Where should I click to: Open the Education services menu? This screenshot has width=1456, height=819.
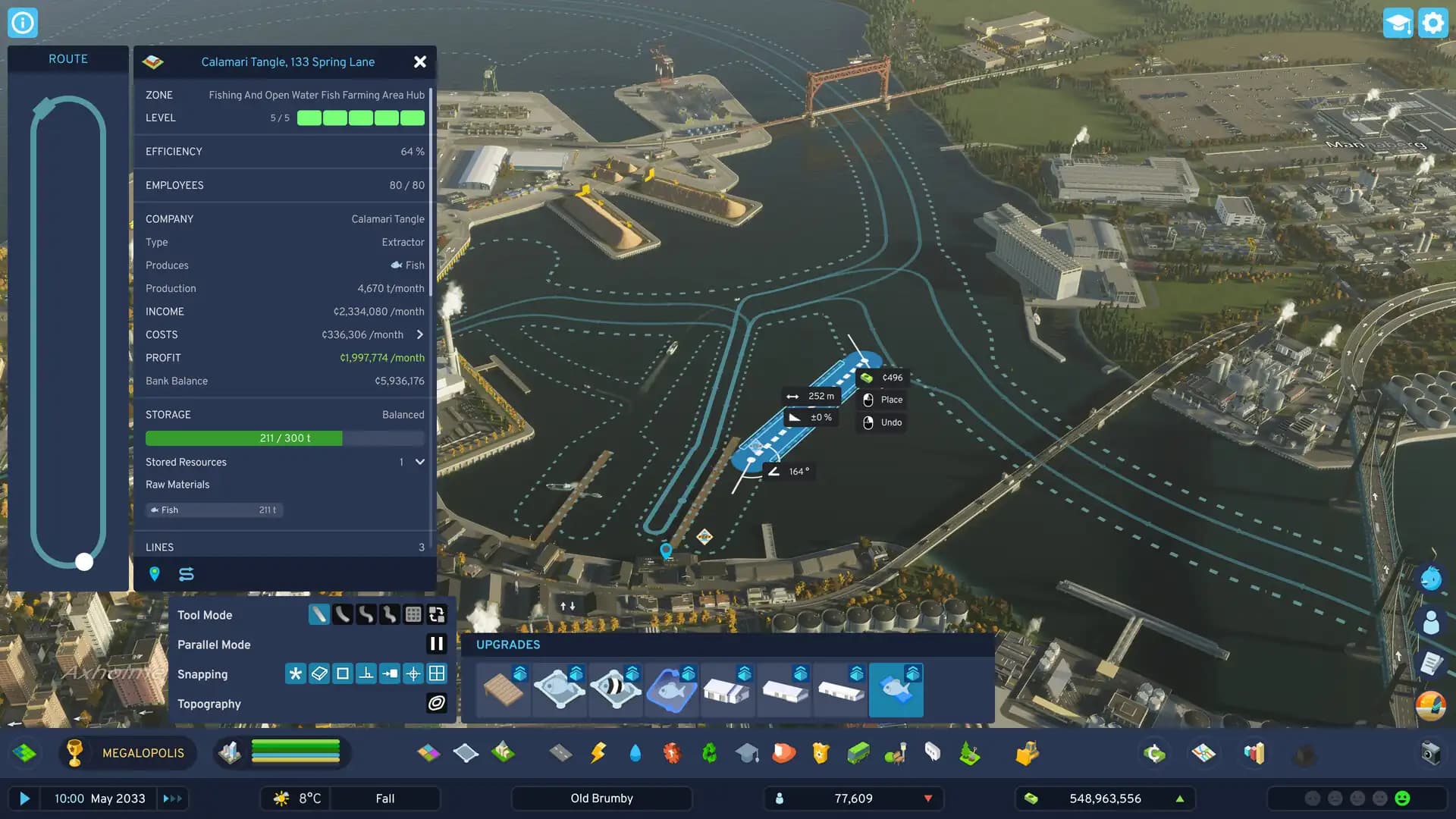747,753
